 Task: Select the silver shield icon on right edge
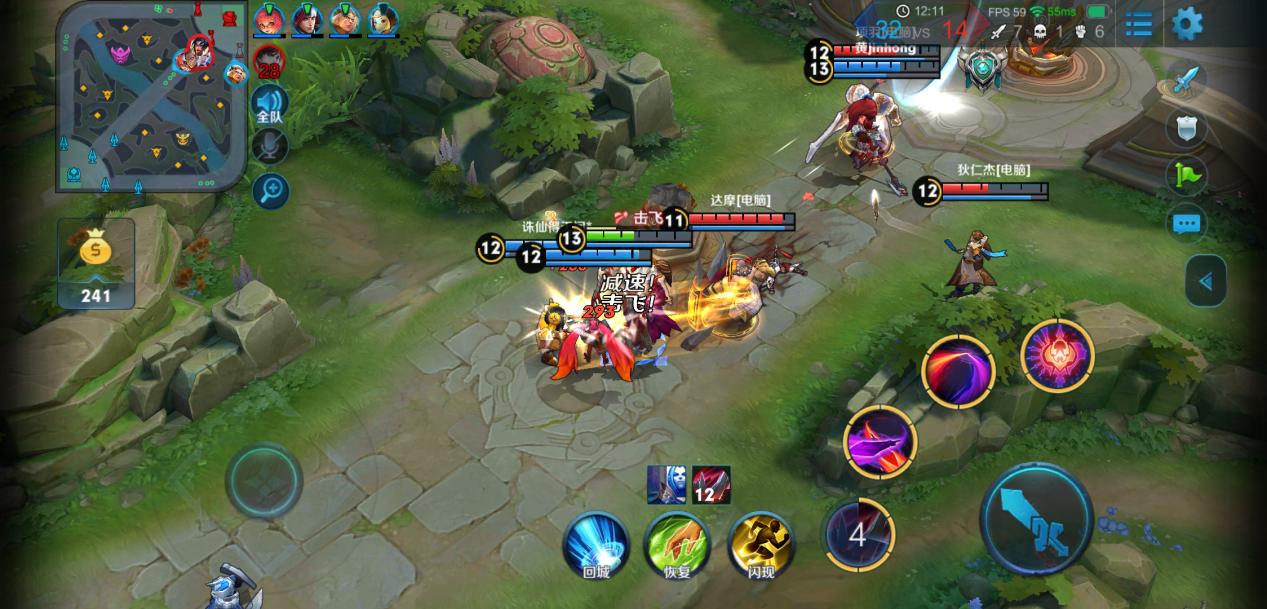pyautogui.click(x=1186, y=127)
